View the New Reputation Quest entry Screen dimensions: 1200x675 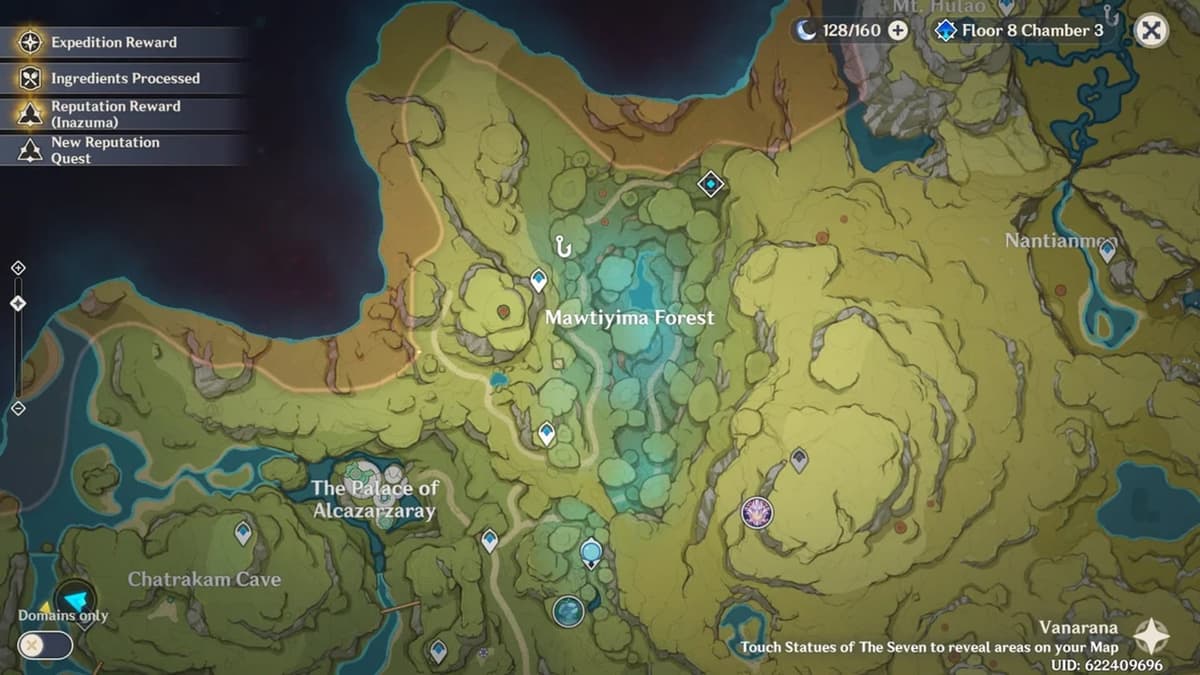105,150
